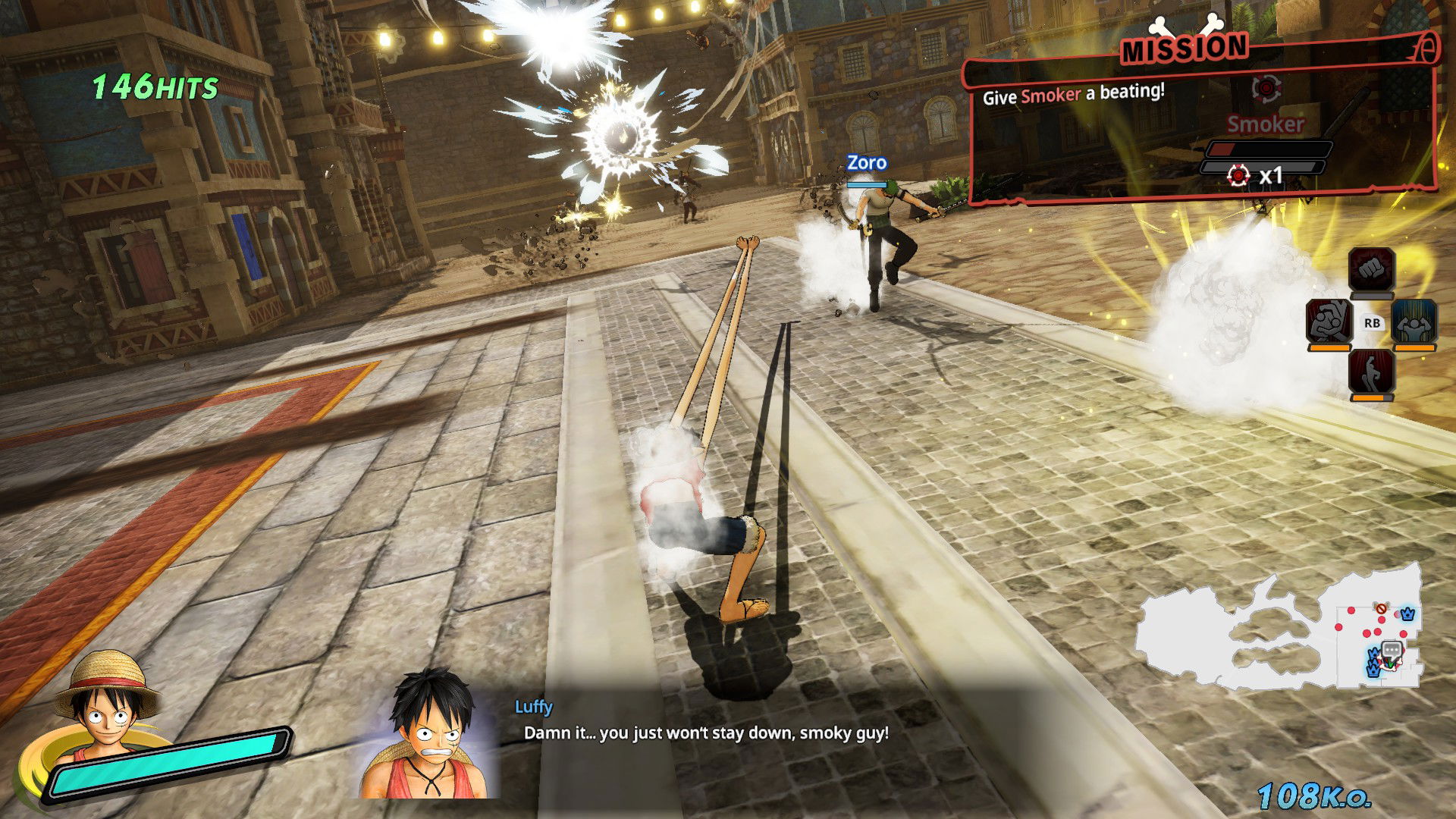The width and height of the screenshot is (1456, 819).
Task: Click the 146HITS combo counter
Action: coord(152,86)
